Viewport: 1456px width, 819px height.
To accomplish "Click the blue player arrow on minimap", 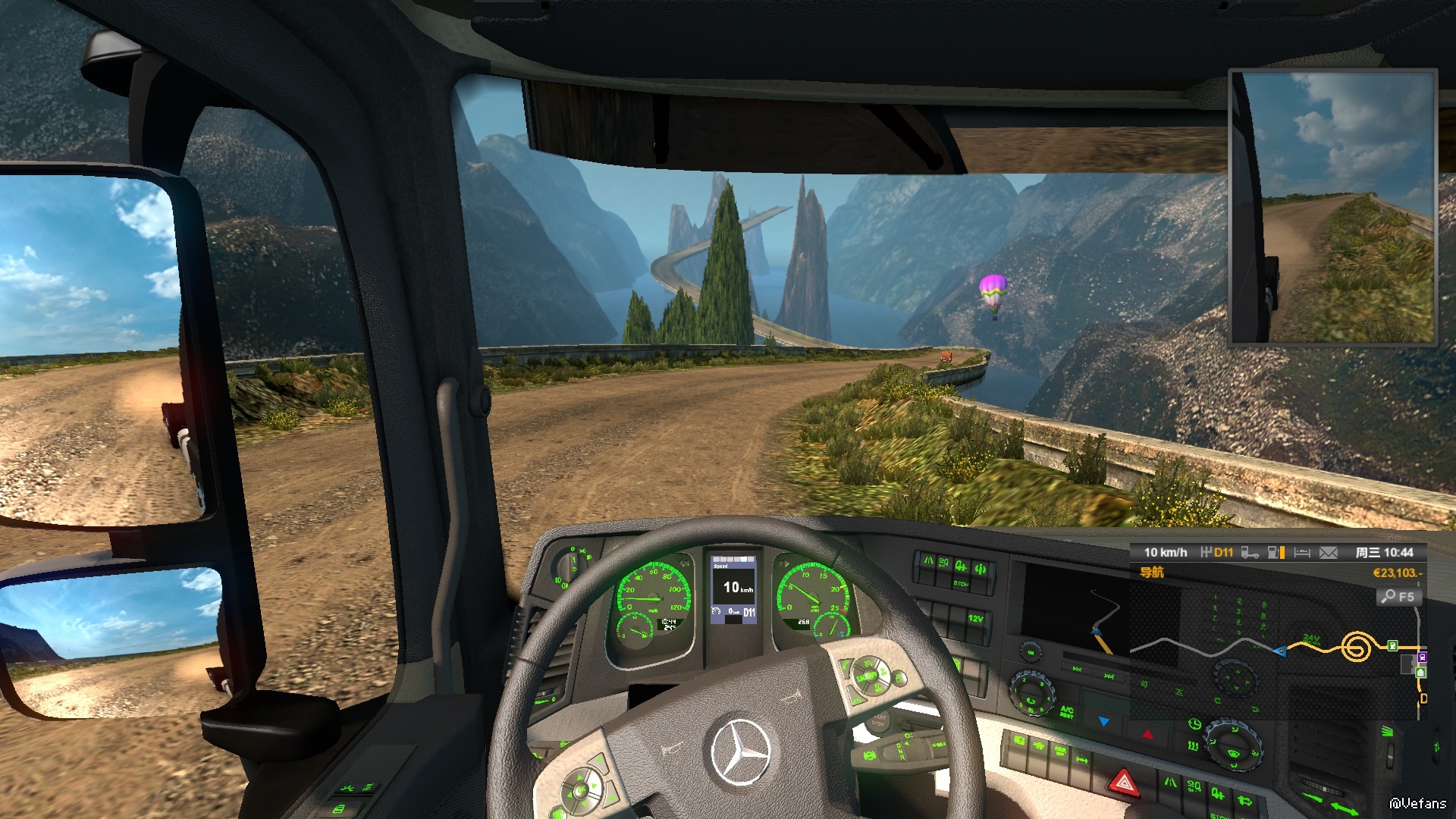I will [x=1281, y=651].
